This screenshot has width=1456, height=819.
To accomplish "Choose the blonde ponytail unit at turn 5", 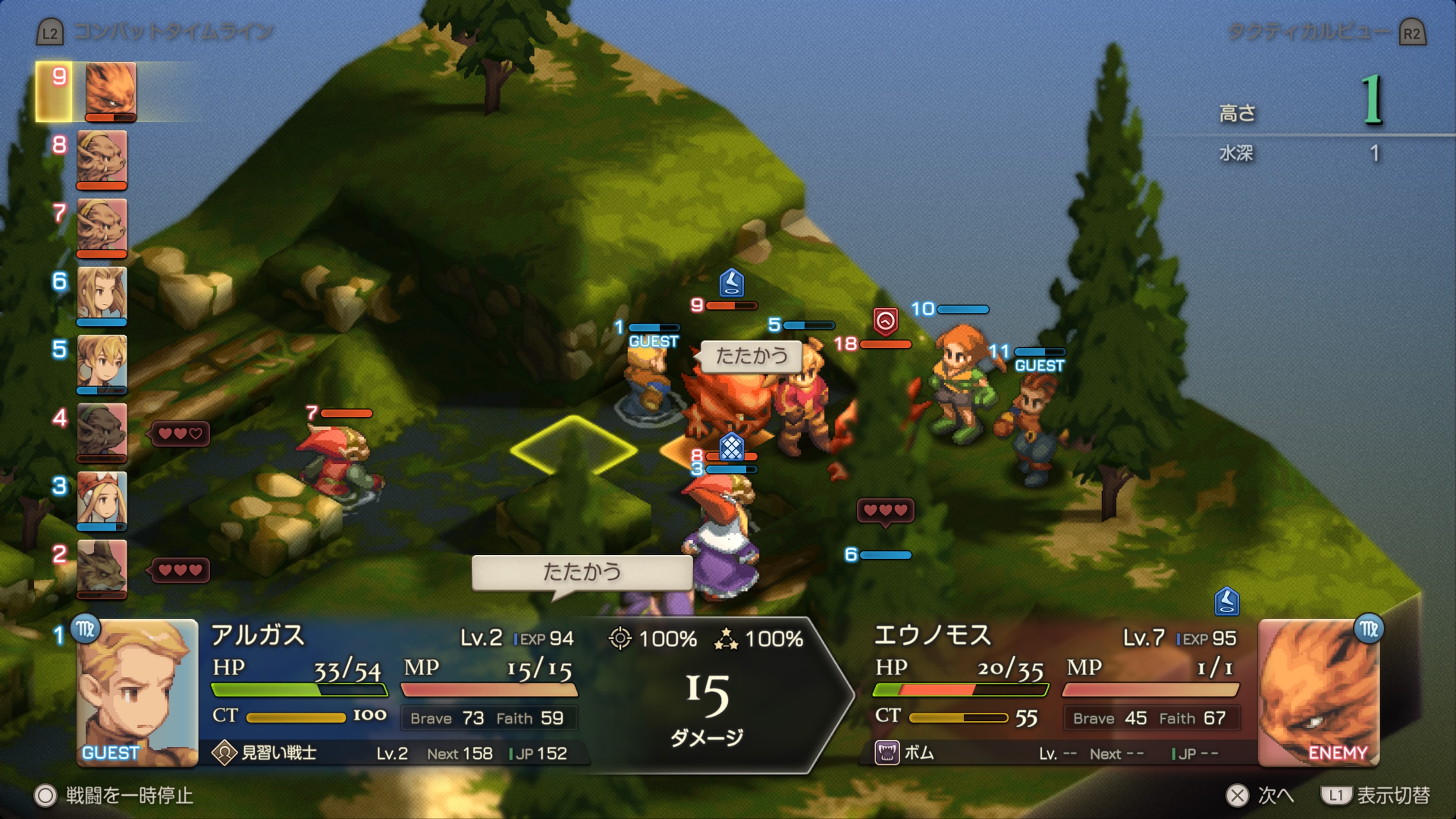I will pos(102,362).
